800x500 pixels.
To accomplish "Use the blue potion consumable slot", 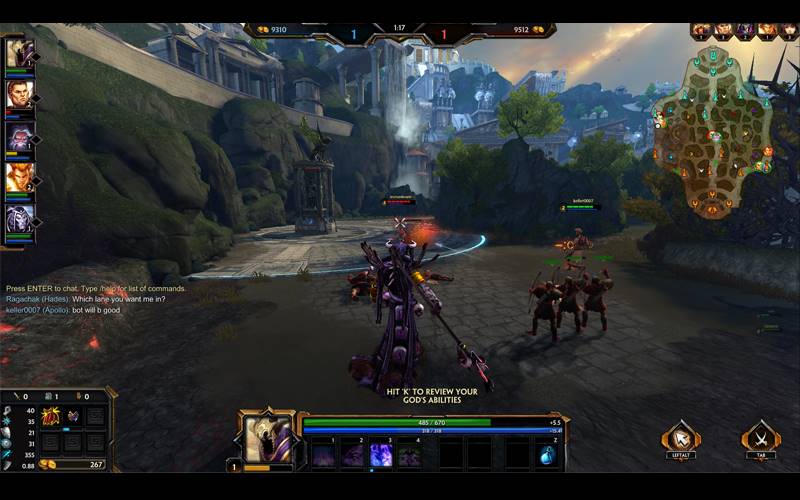I will click(x=549, y=456).
